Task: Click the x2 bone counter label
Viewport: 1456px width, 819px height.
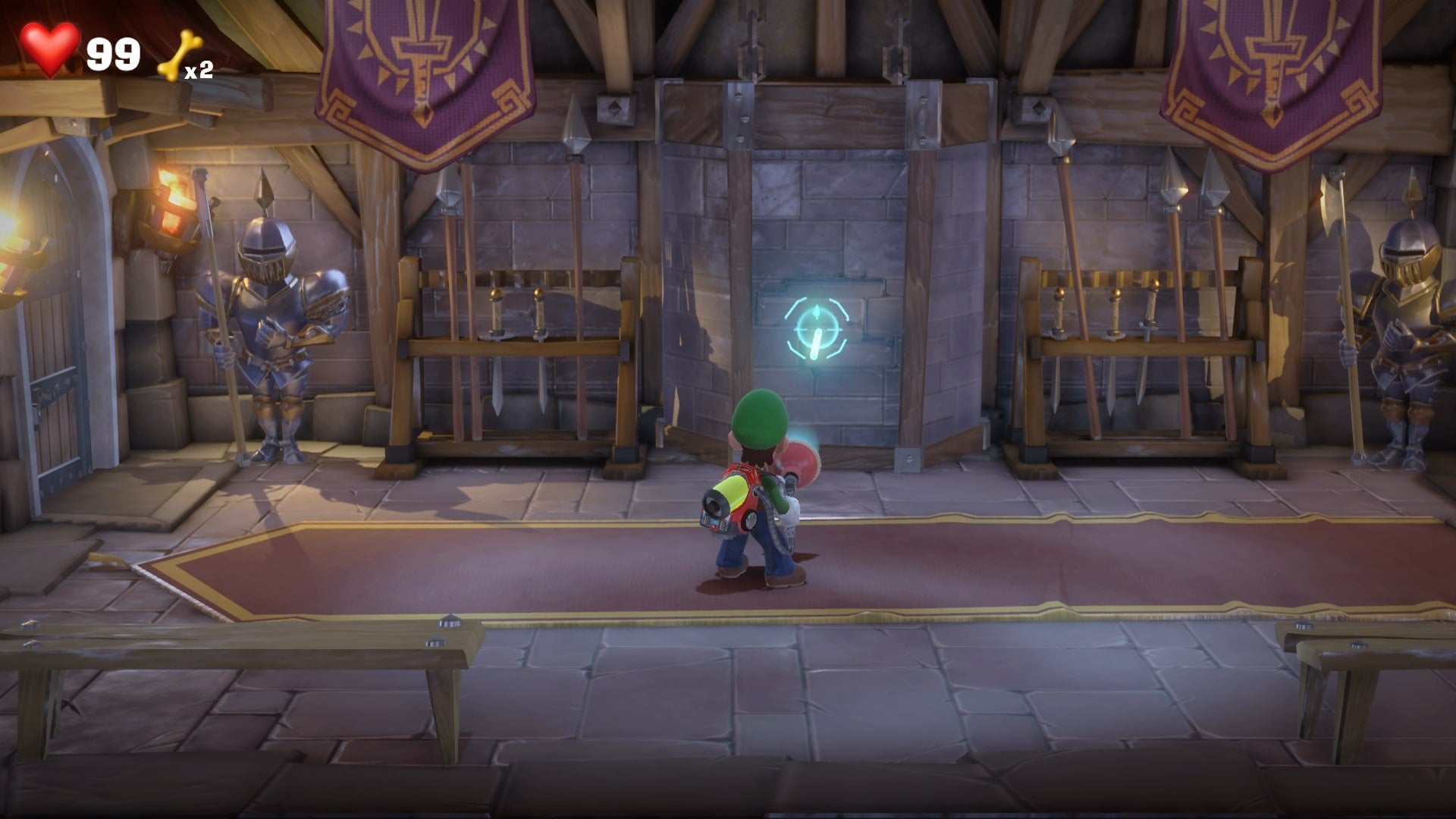Action: coord(199,72)
